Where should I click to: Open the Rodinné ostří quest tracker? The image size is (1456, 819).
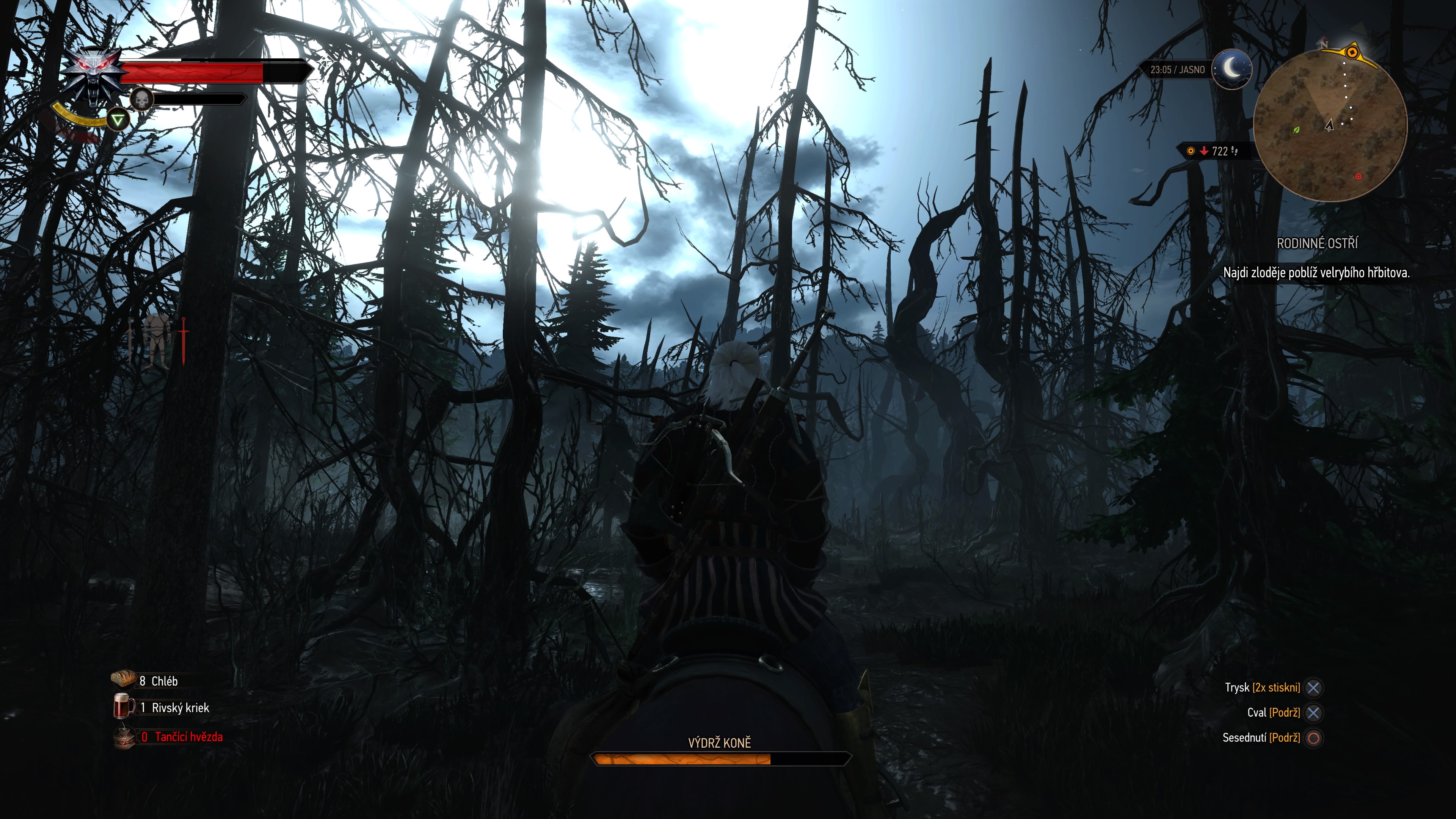tap(1316, 243)
